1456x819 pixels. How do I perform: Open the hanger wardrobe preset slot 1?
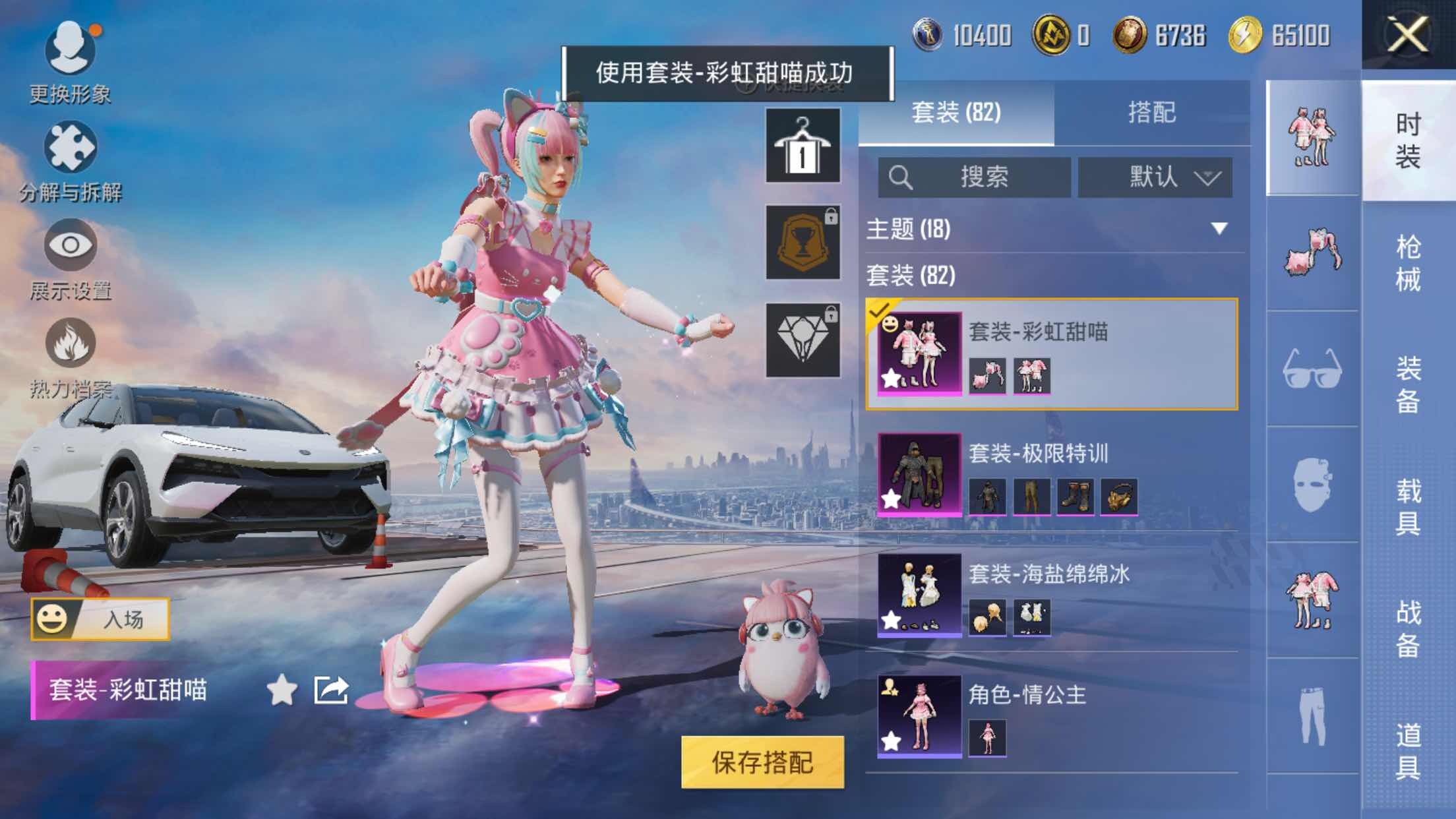(x=803, y=146)
